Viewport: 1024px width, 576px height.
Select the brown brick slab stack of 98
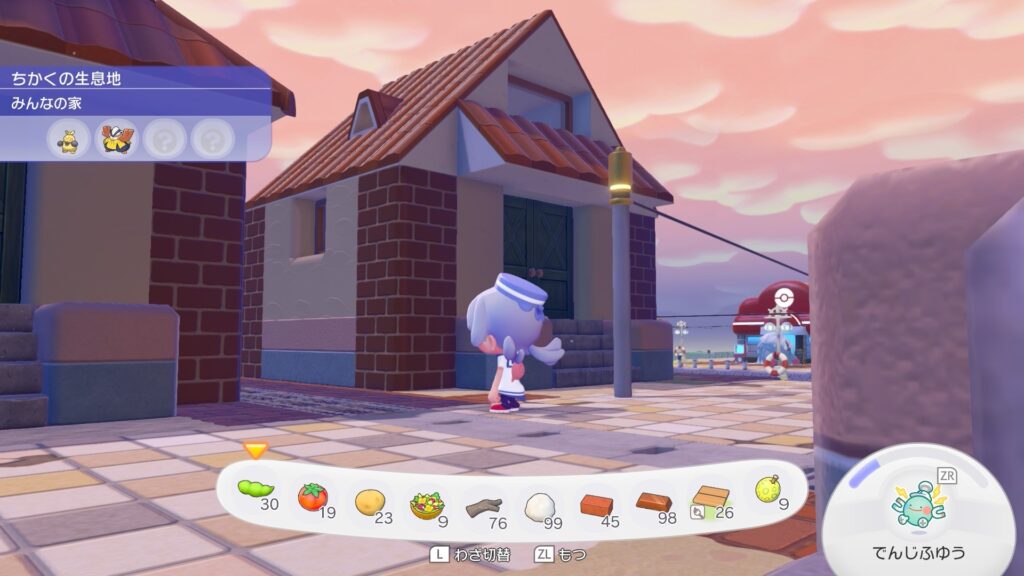click(654, 500)
